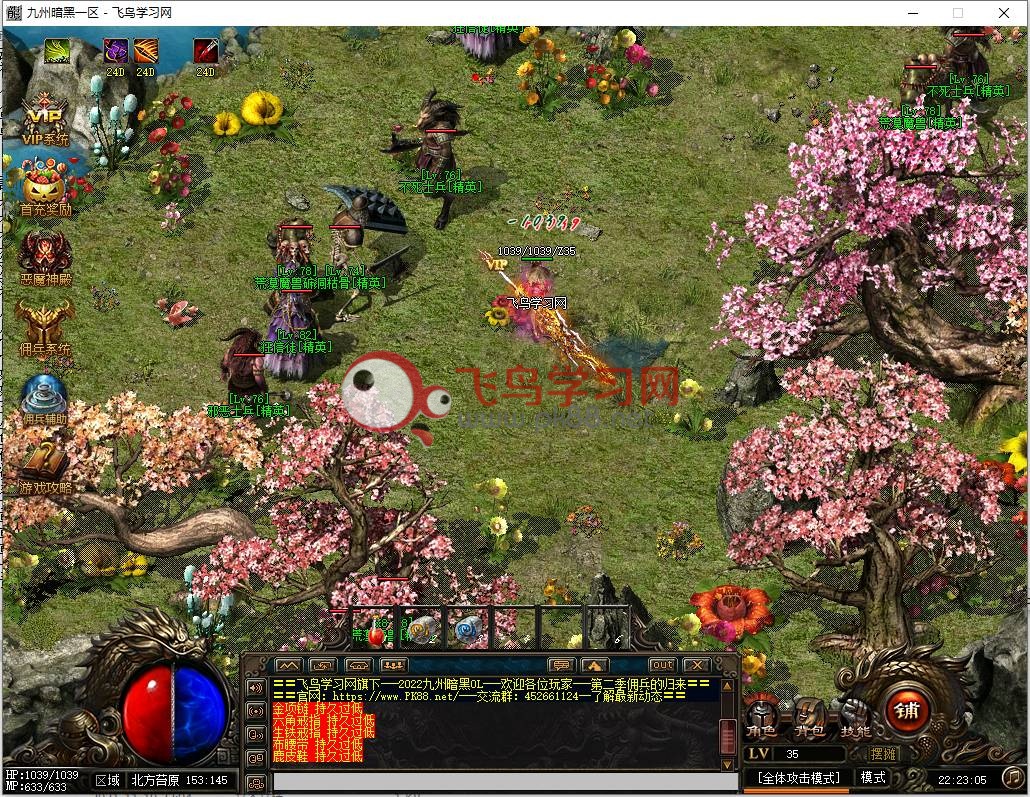Screen dimensions: 1030x797
Task: Select the red sword buff icon
Action: coord(206,50)
